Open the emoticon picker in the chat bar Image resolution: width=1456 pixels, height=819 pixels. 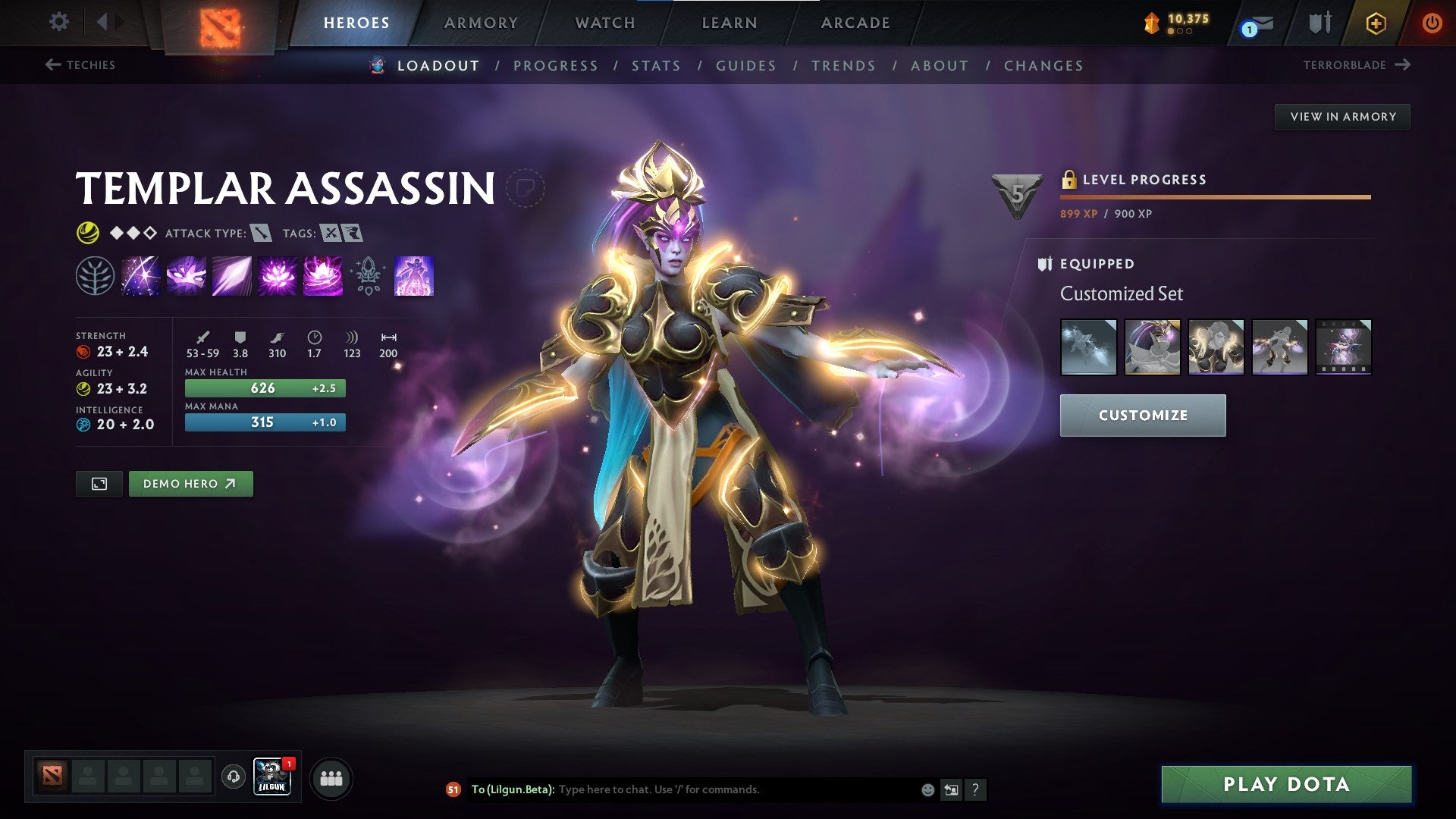pos(927,789)
